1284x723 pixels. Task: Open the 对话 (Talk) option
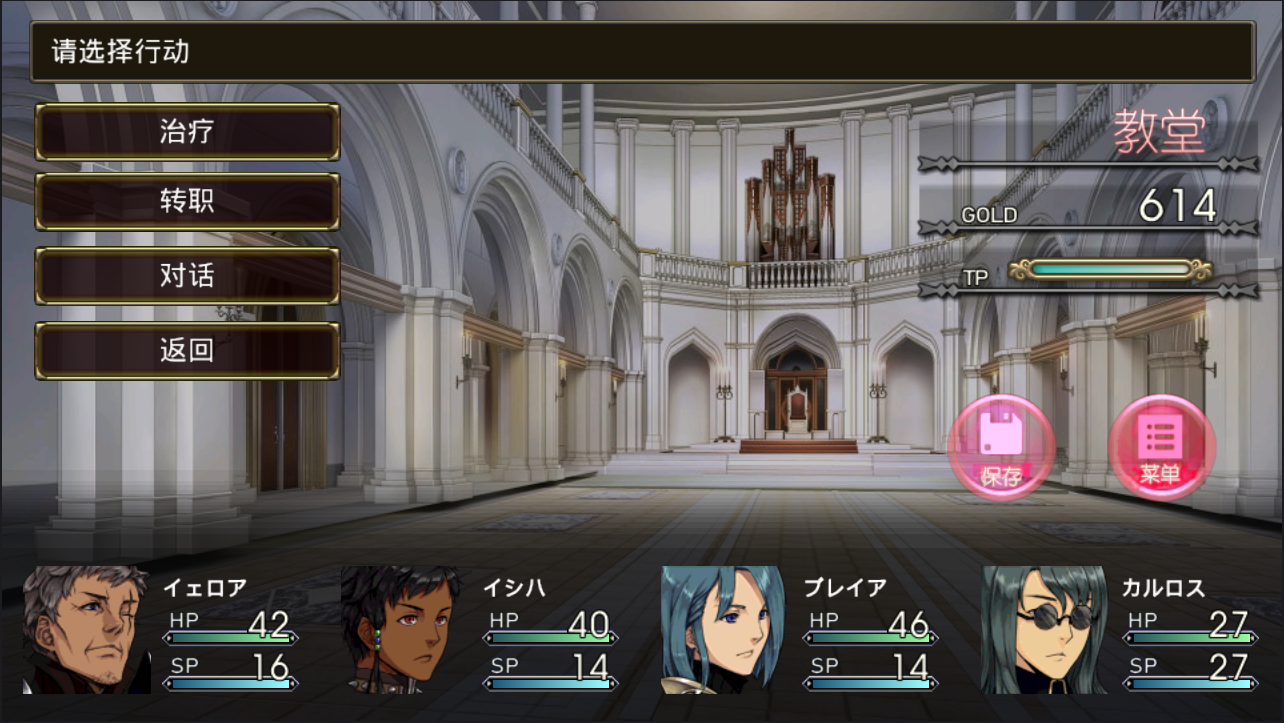click(187, 276)
